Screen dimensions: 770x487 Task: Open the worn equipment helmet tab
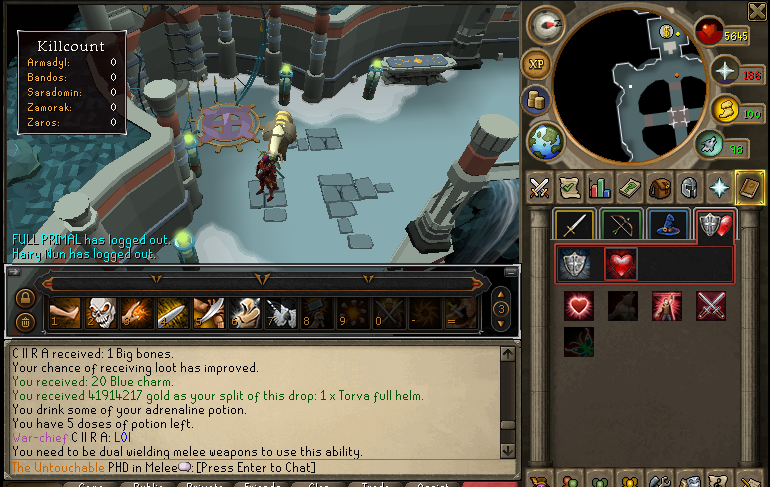688,187
